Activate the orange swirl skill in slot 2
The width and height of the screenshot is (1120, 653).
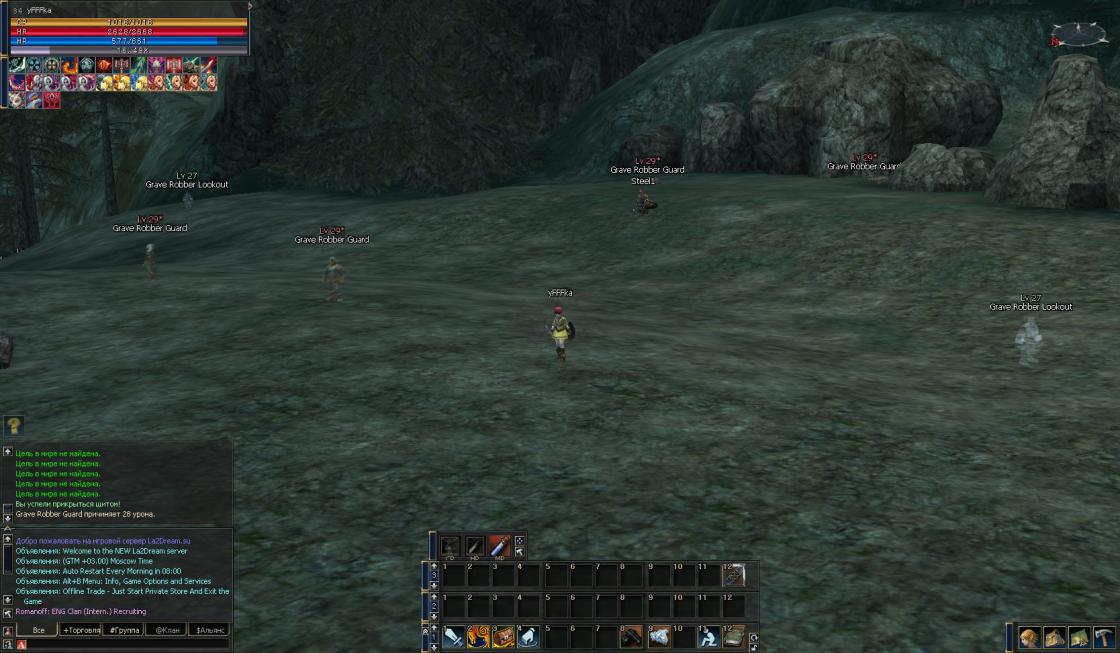point(479,636)
